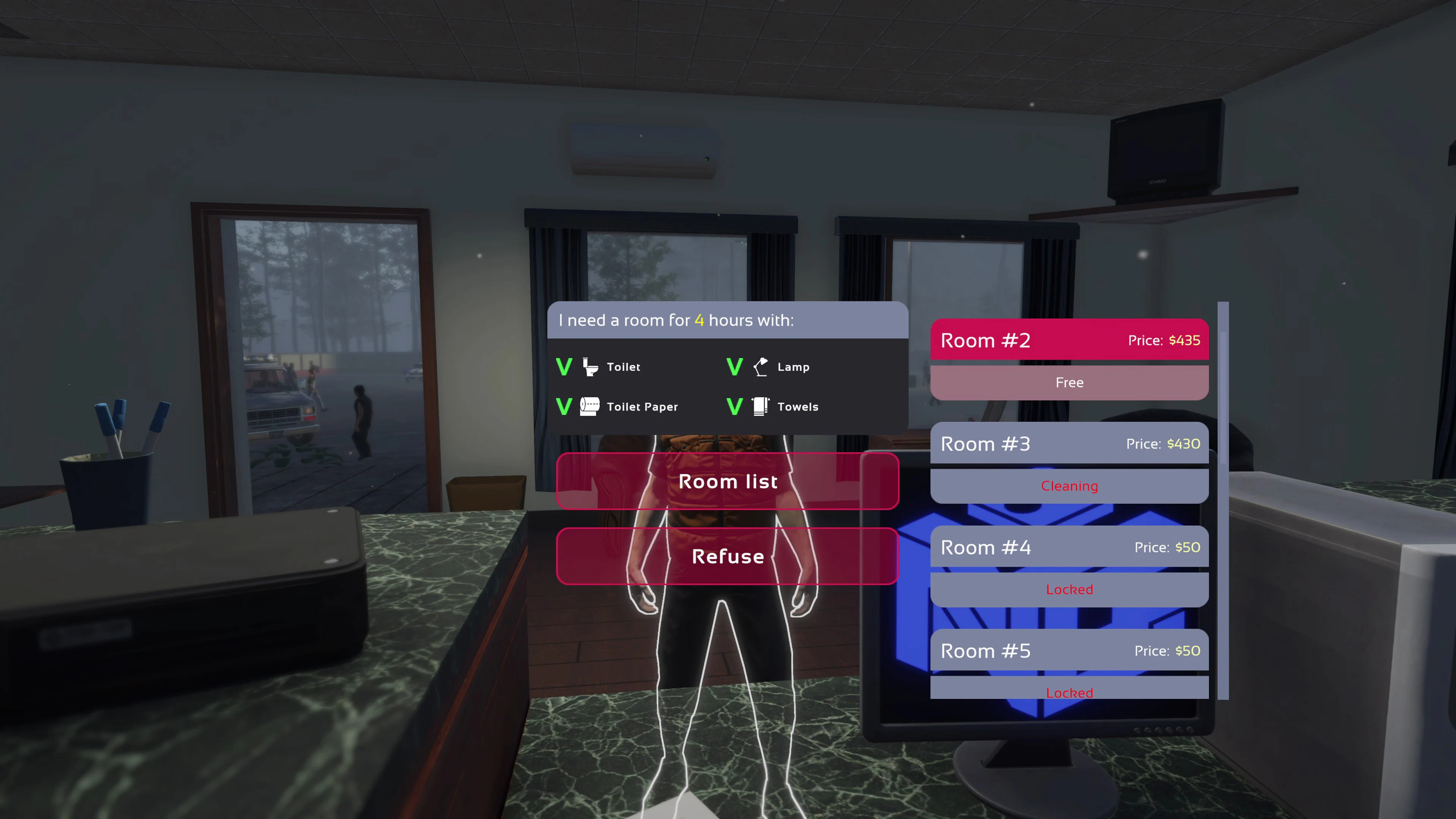Open the Room list menu
Screen dimensions: 1456x819
[x=728, y=481]
